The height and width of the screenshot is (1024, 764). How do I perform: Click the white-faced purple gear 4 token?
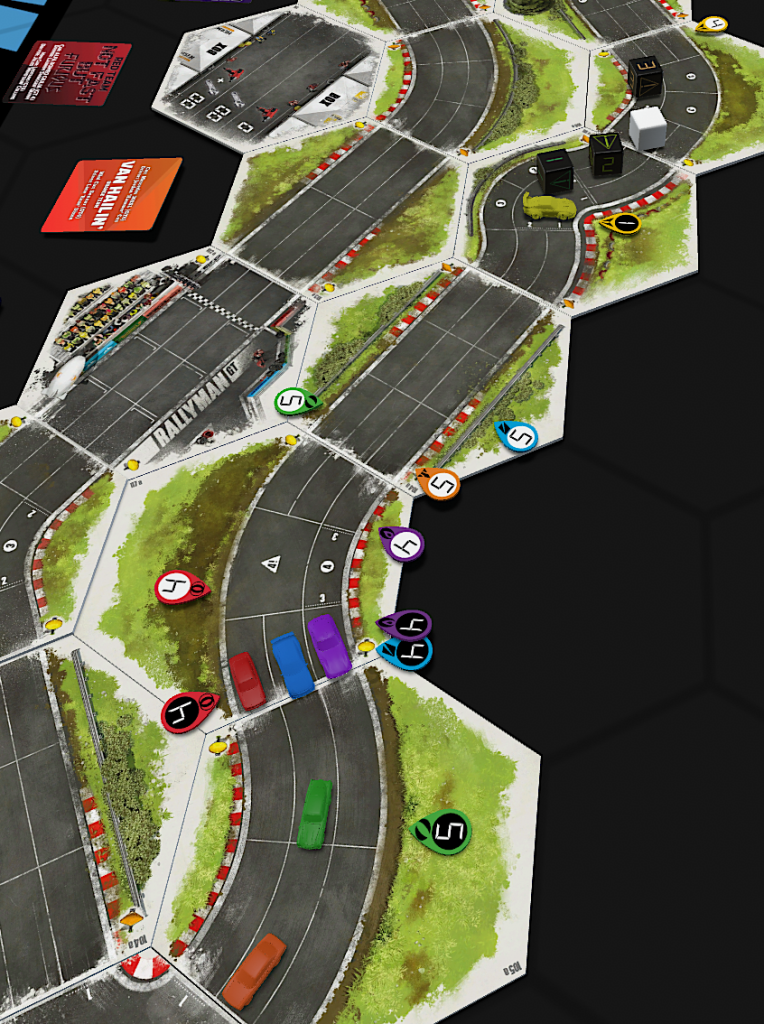pos(403,544)
